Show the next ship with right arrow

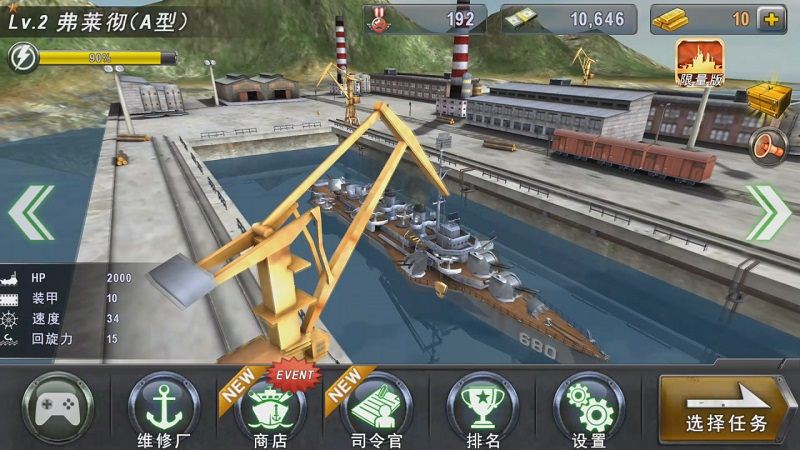point(767,213)
